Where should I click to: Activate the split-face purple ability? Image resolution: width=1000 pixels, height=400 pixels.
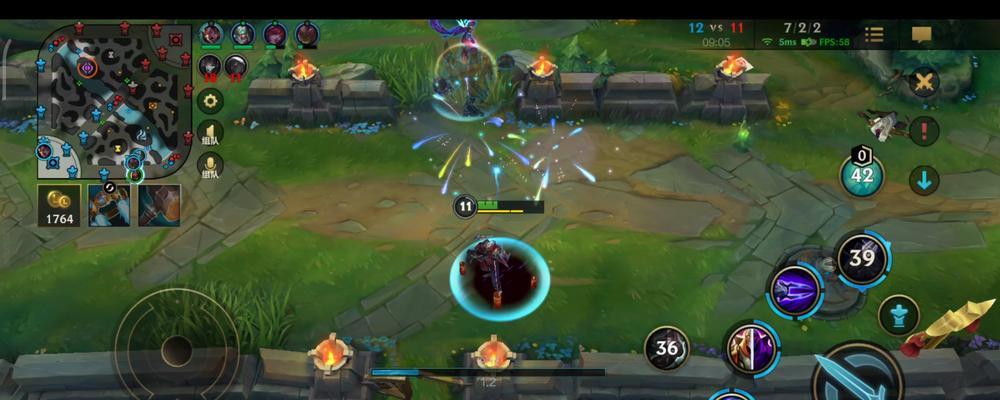point(751,347)
